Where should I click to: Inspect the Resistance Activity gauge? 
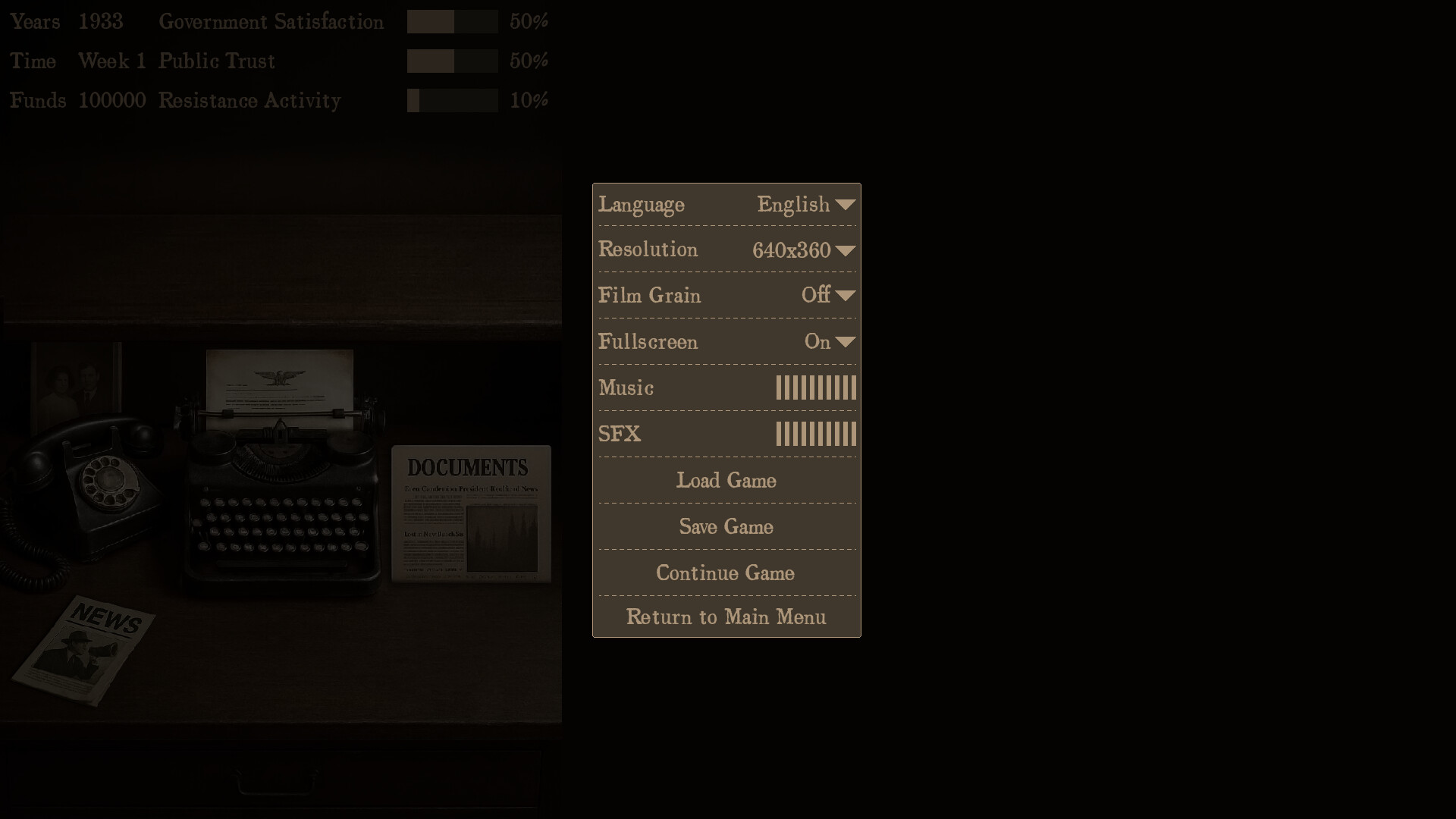click(x=453, y=100)
